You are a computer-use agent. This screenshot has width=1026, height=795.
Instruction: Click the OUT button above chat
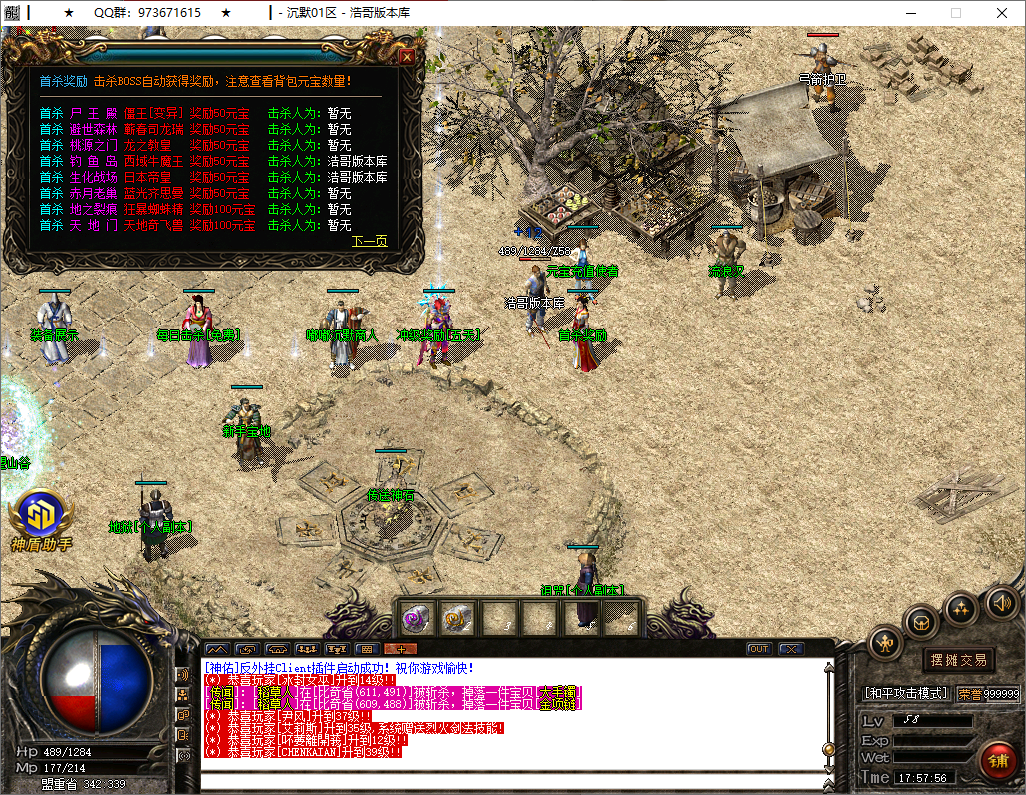pyautogui.click(x=759, y=649)
